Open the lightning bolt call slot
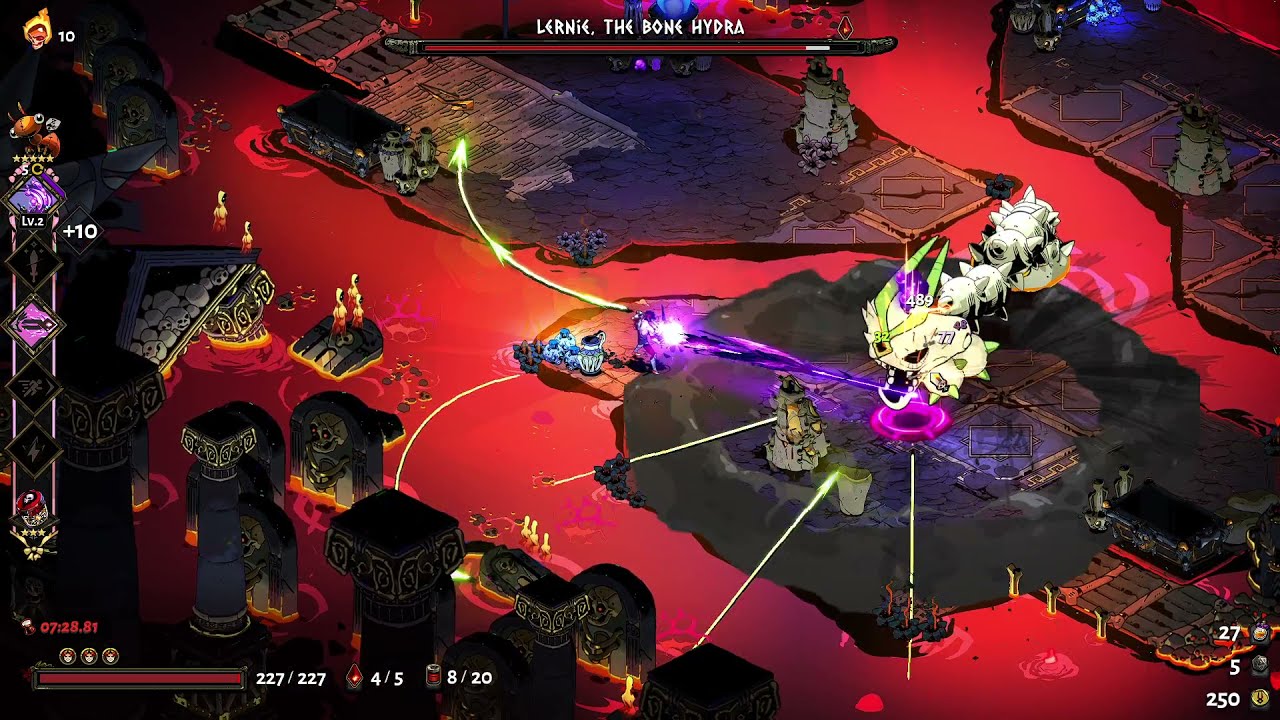 point(34,448)
